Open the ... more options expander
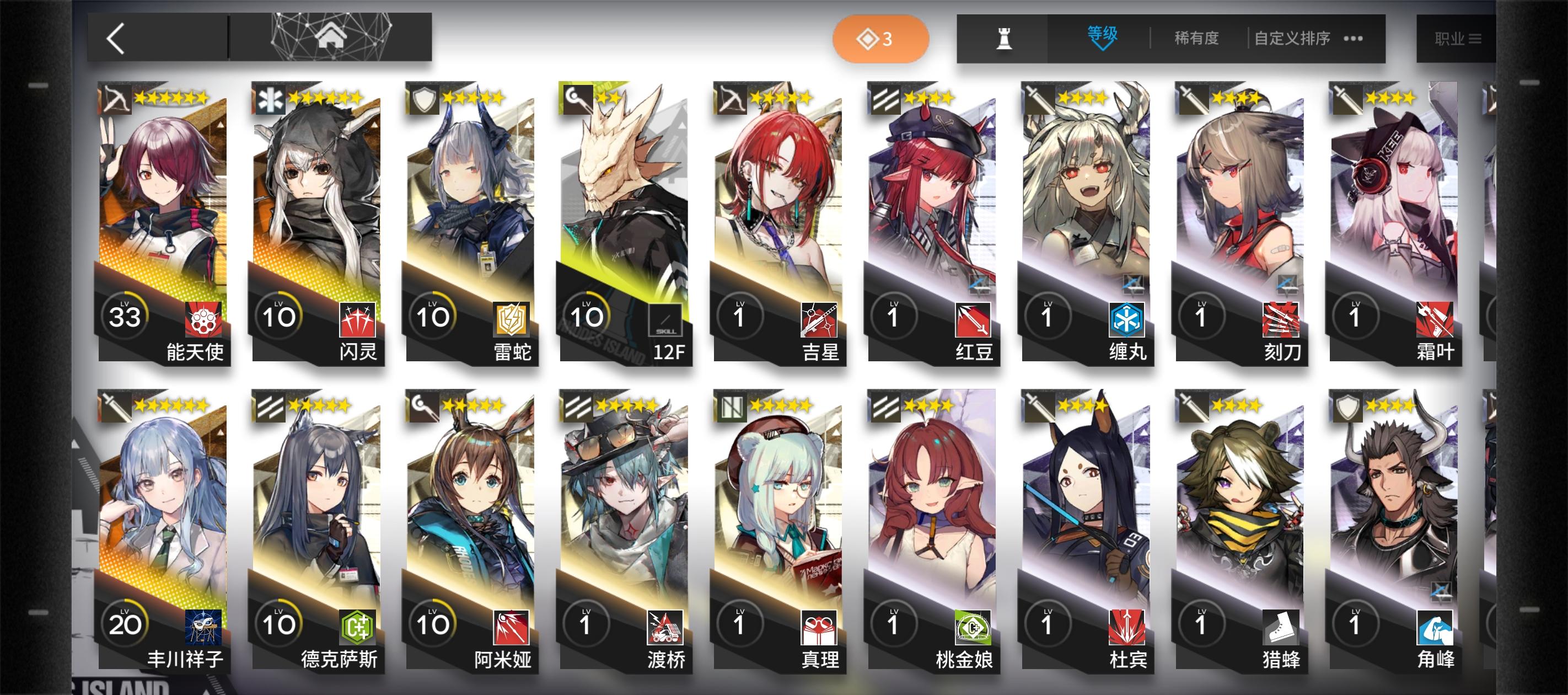Image resolution: width=1568 pixels, height=695 pixels. click(1353, 38)
